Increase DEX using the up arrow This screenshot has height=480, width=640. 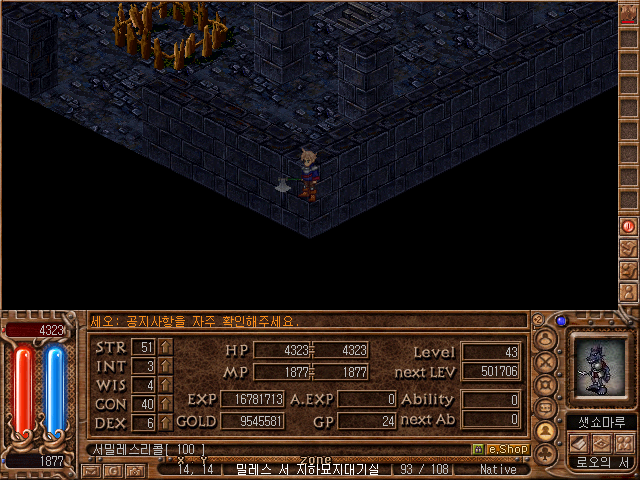coord(166,423)
